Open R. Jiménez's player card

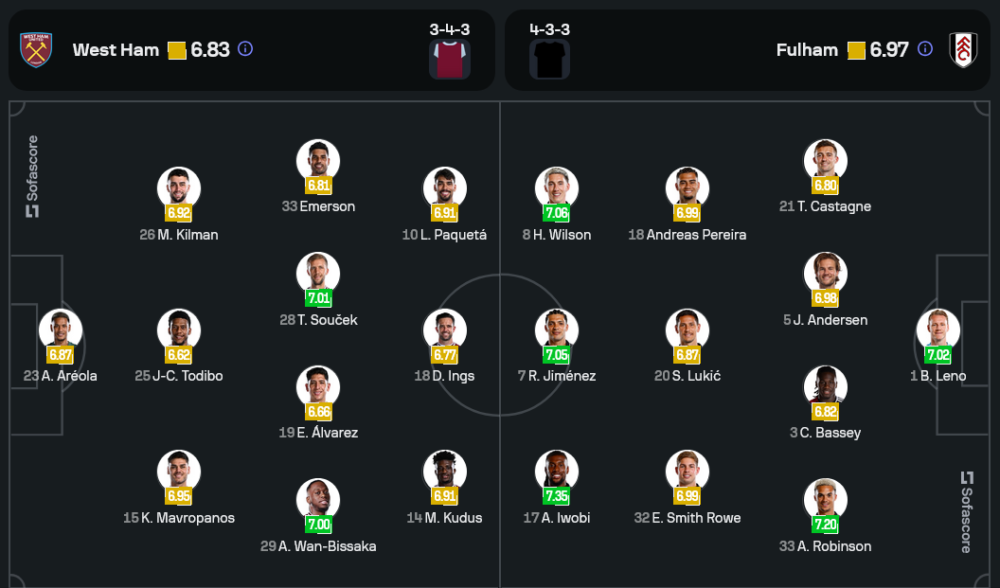(556, 332)
